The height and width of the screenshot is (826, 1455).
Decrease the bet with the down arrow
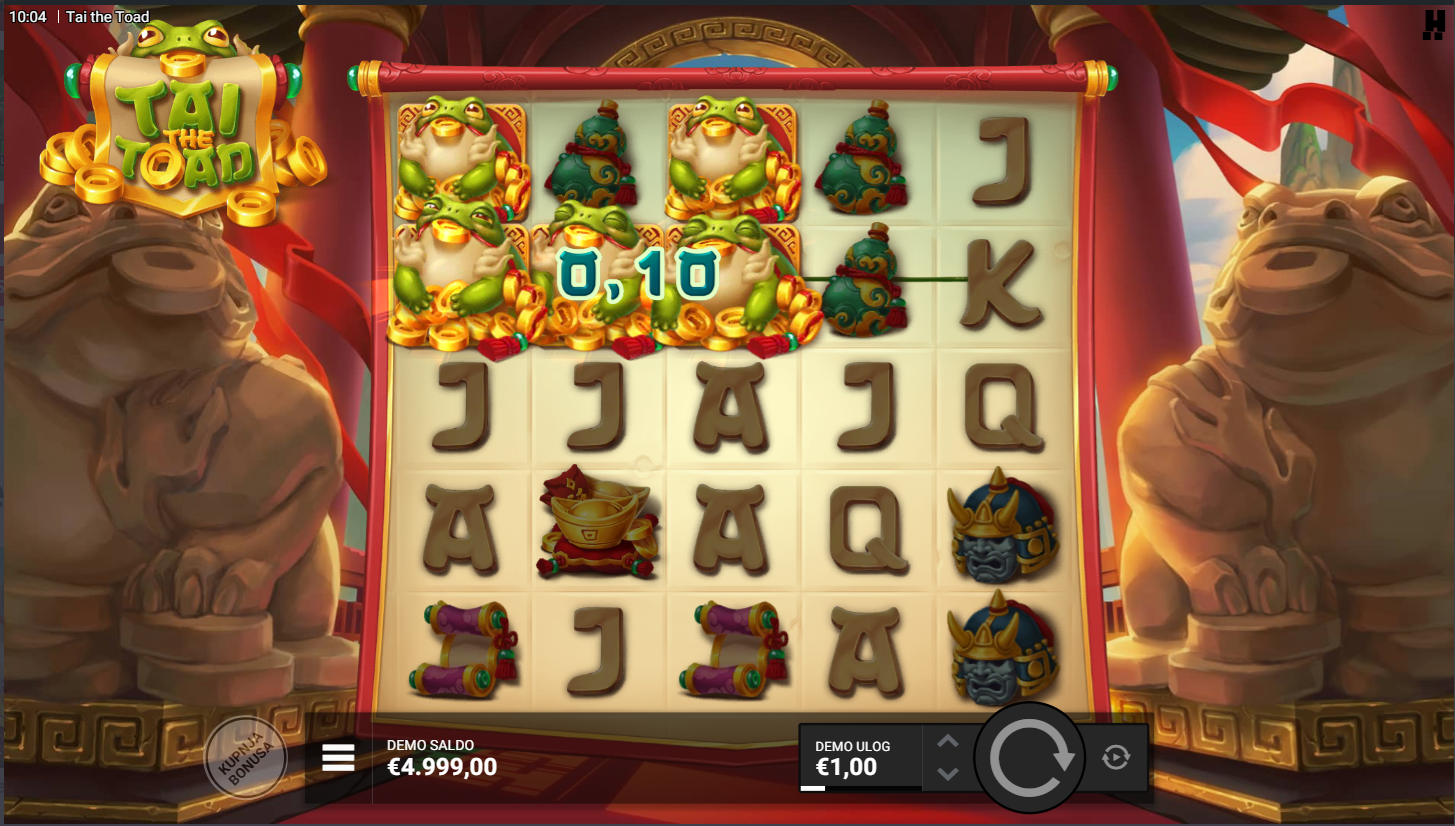(948, 774)
